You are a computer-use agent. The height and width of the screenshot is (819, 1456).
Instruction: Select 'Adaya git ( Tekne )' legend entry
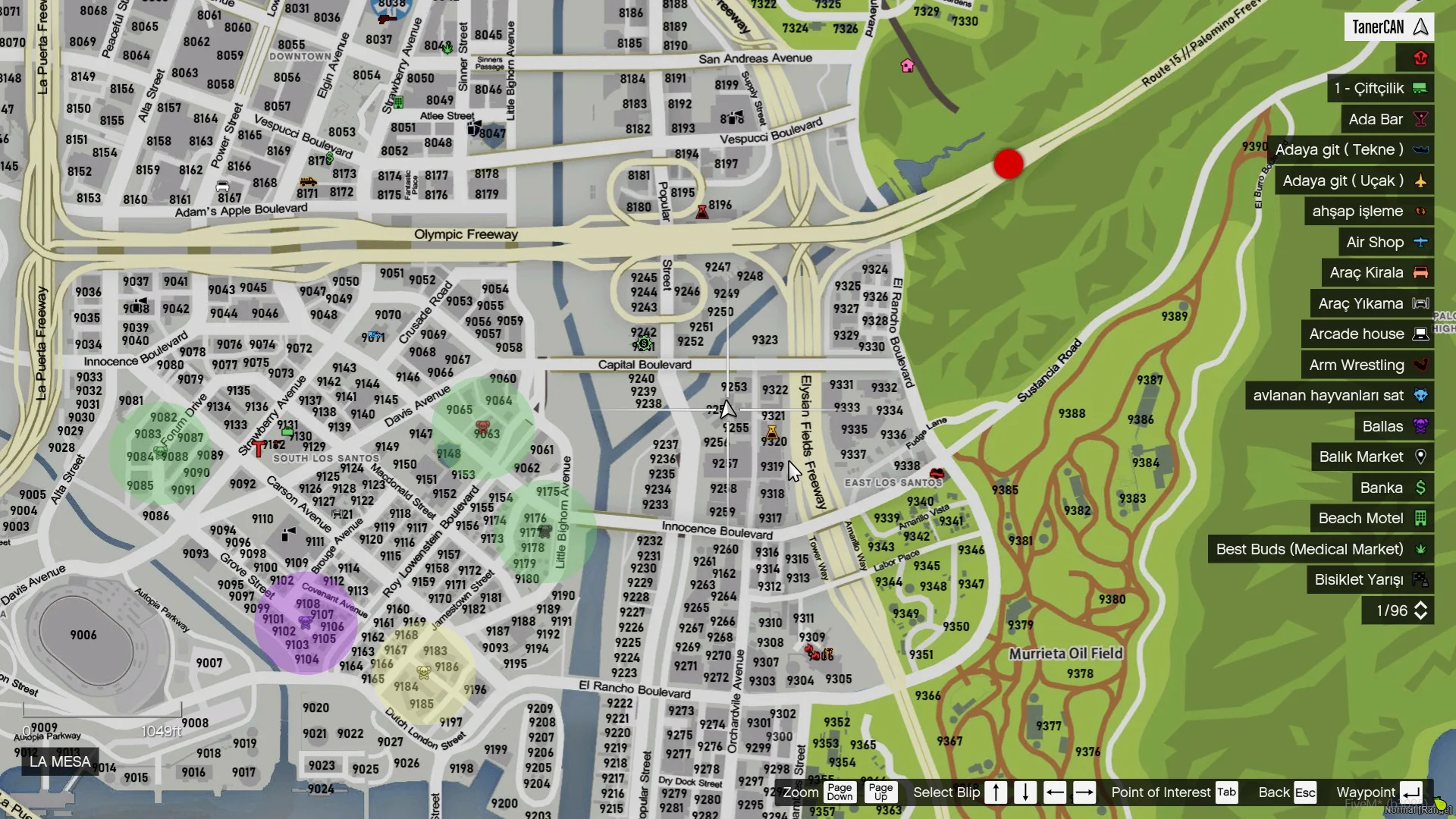coord(1351,150)
